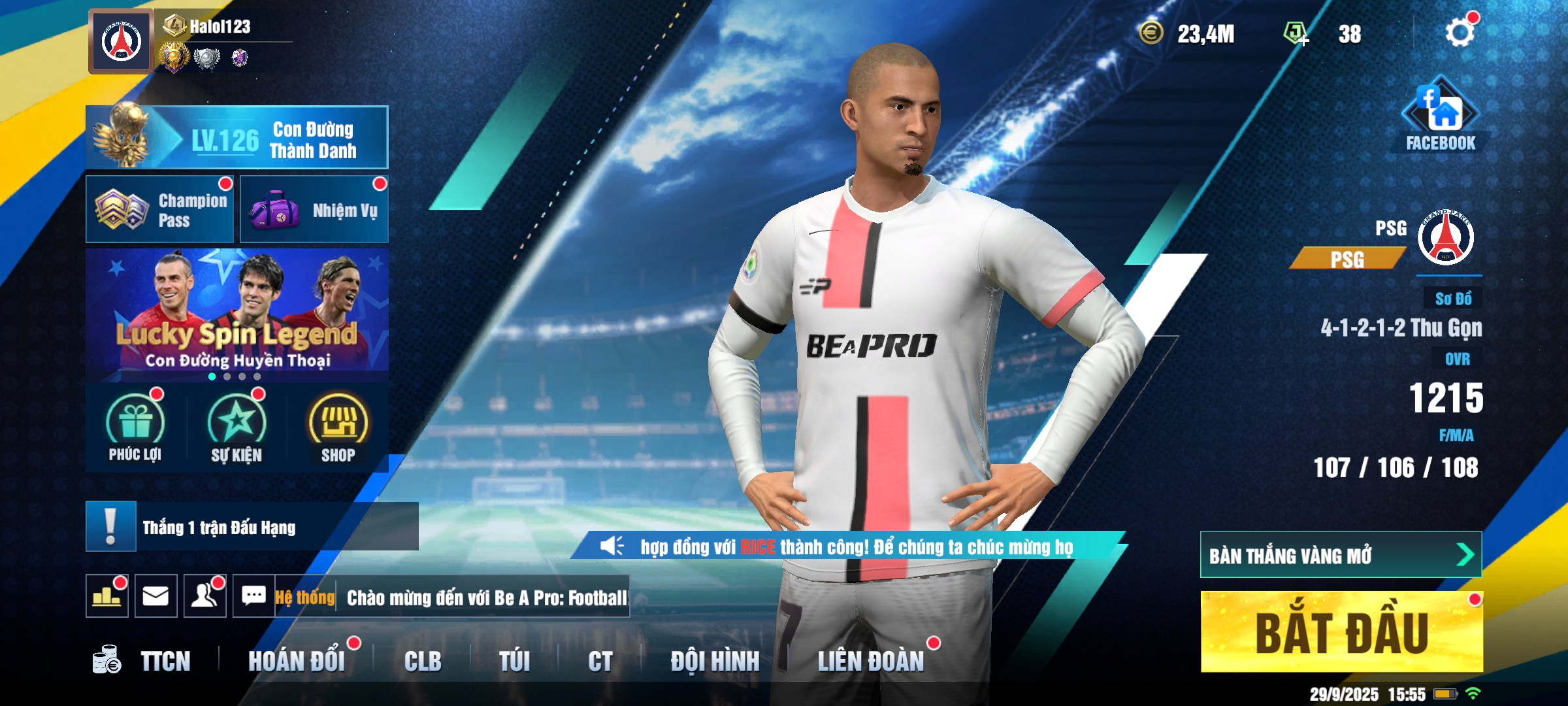
Task: Go to the Đội Hình squad menu
Action: 715,662
